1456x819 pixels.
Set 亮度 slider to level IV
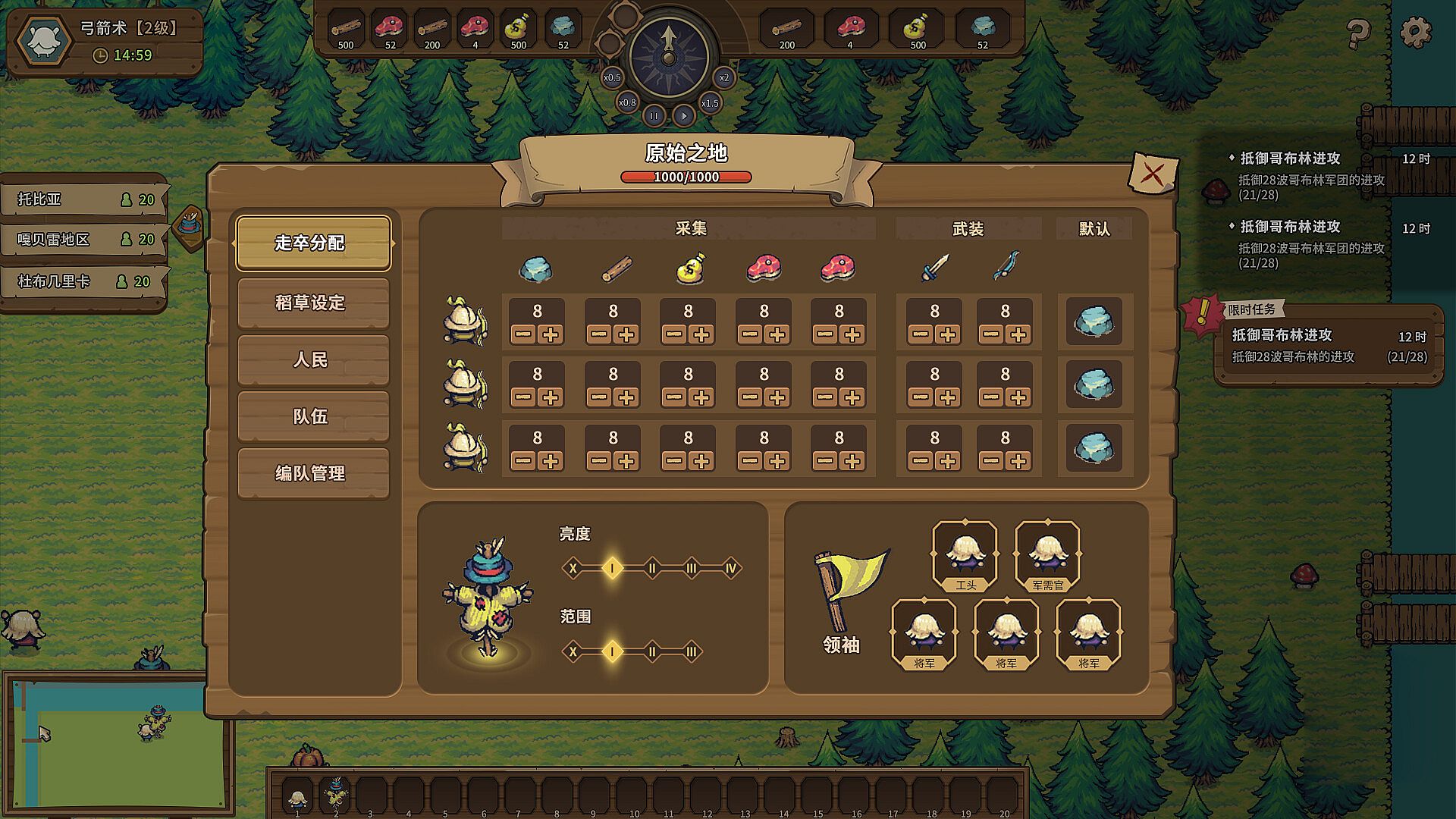(730, 568)
